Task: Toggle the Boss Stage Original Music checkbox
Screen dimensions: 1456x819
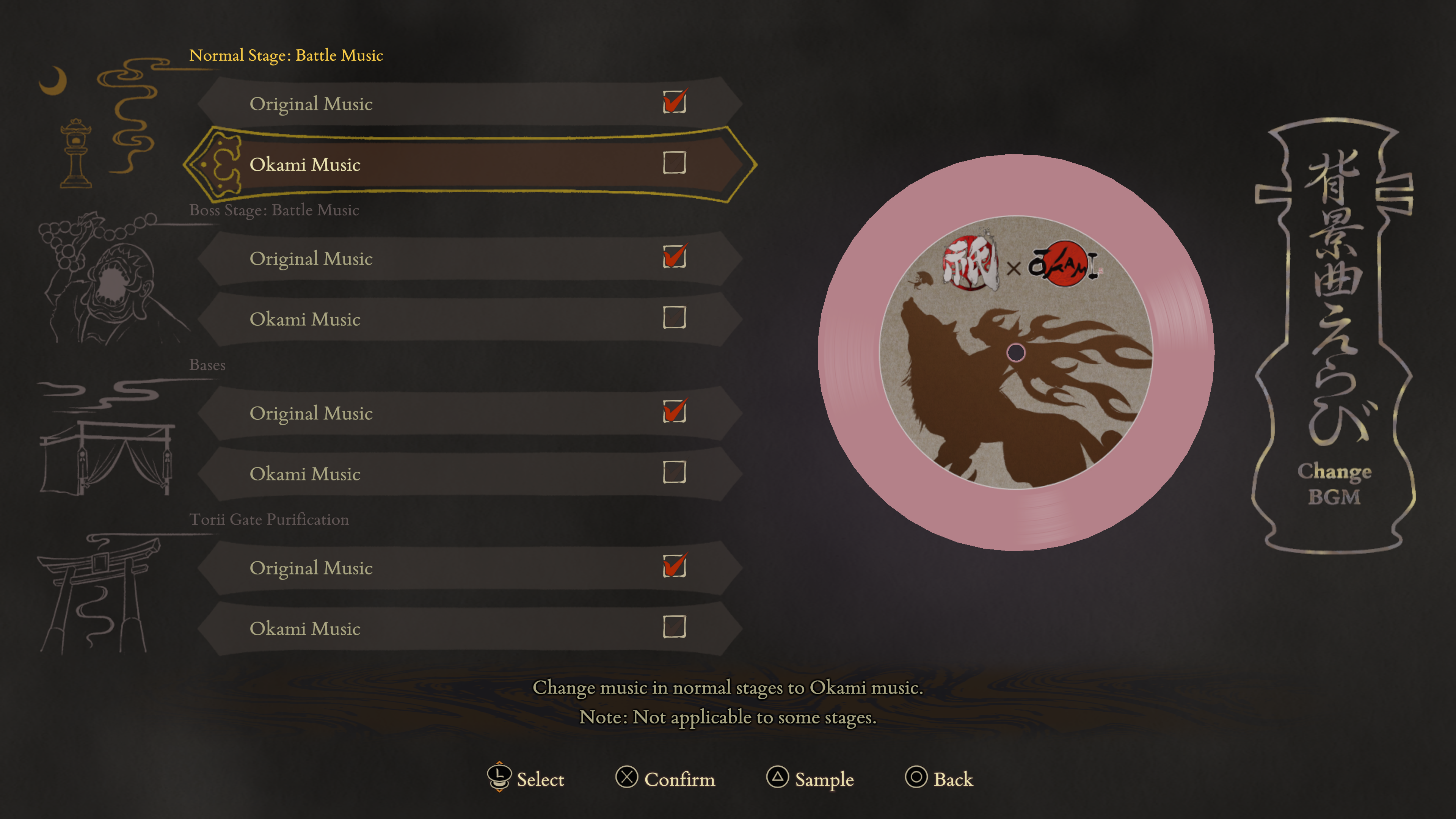Action: [x=674, y=257]
